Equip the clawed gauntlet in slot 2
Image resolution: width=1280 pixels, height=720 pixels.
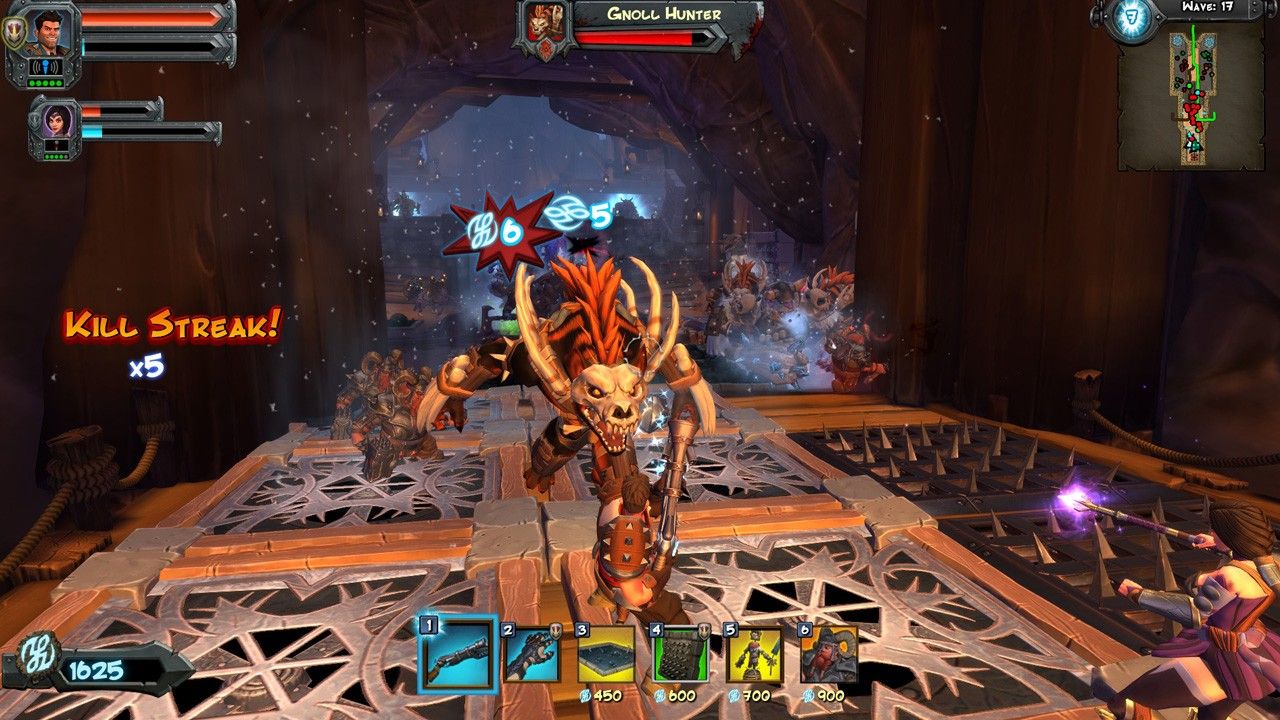pos(531,655)
